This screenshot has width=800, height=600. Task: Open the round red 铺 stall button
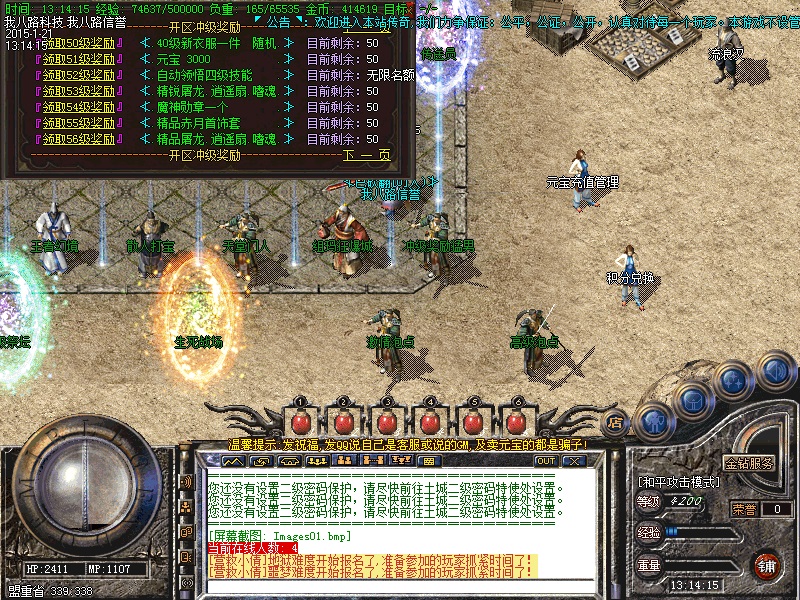click(767, 565)
